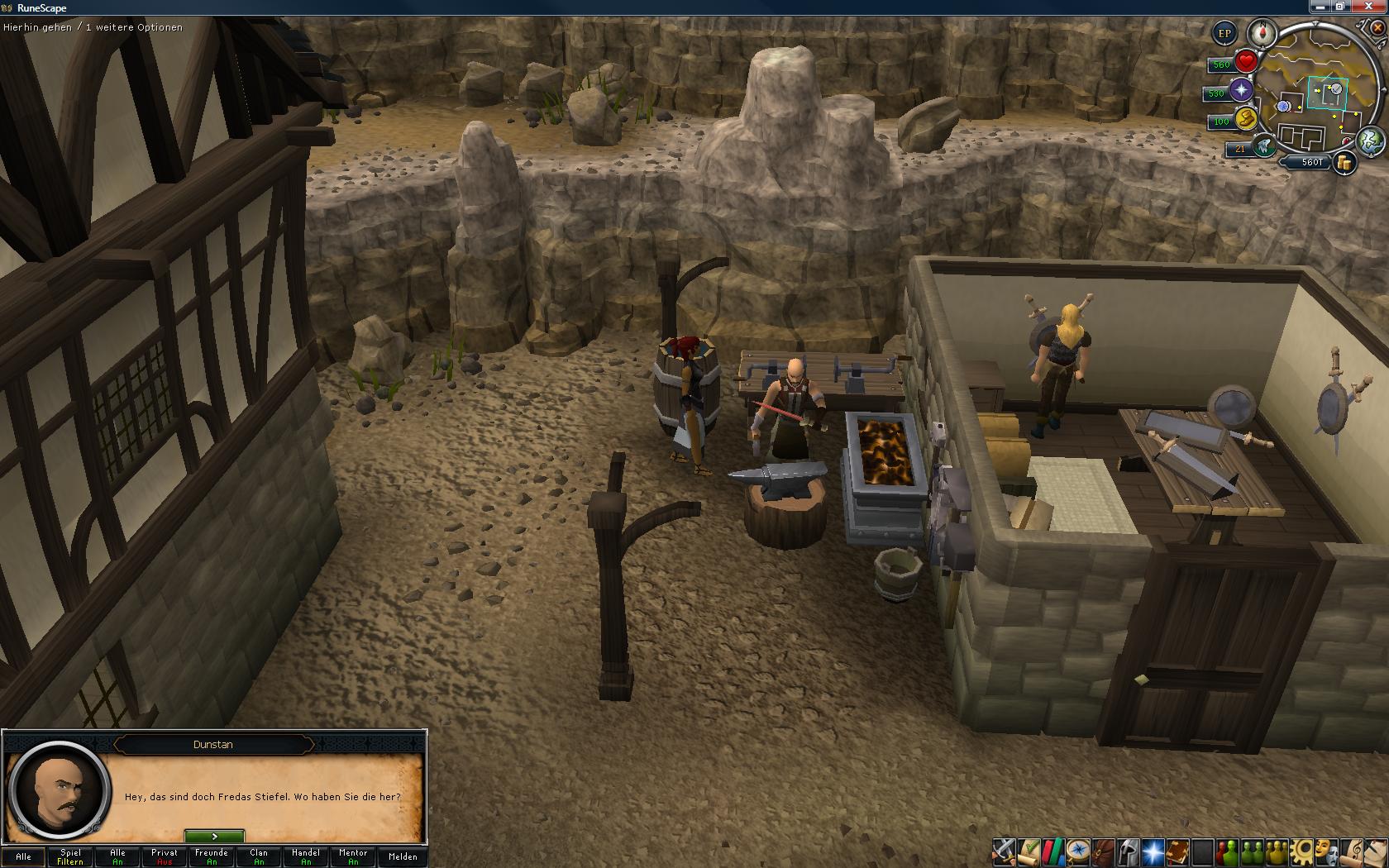Click the EP experience counter button
Screen dimensions: 1389x868
[x=1224, y=34]
